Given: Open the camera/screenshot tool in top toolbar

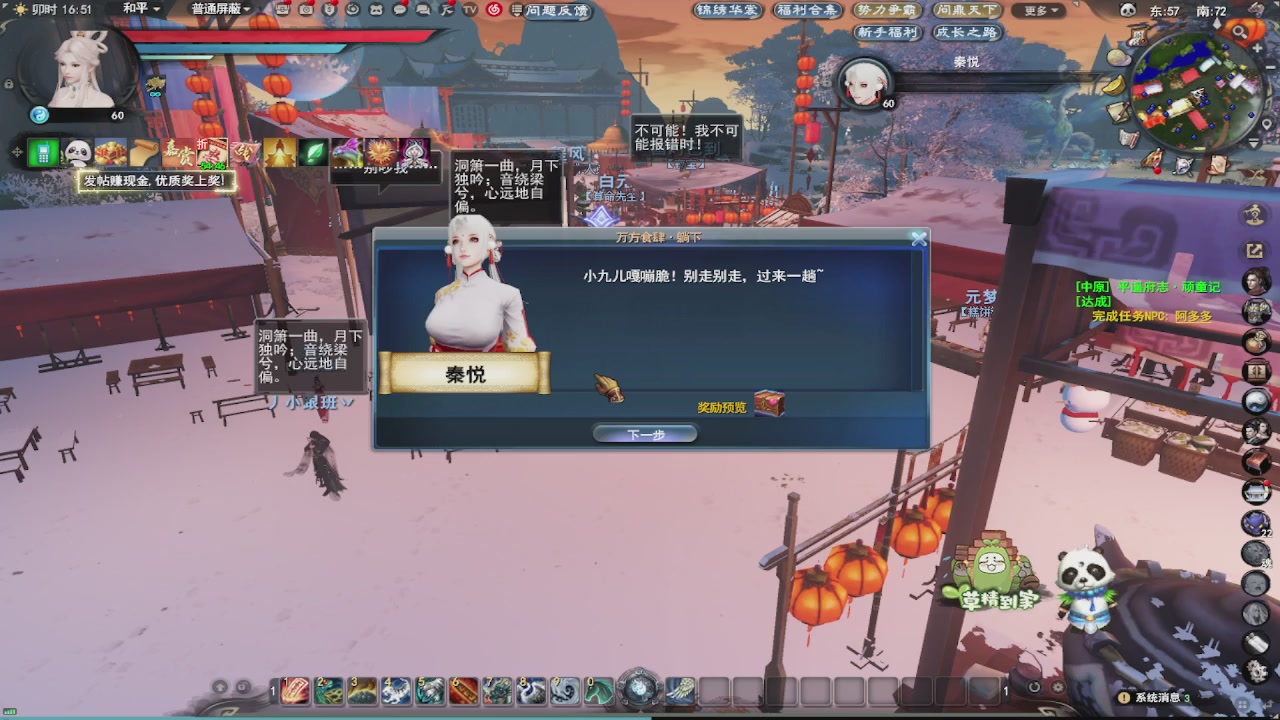Looking at the screenshot, I should tap(306, 12).
